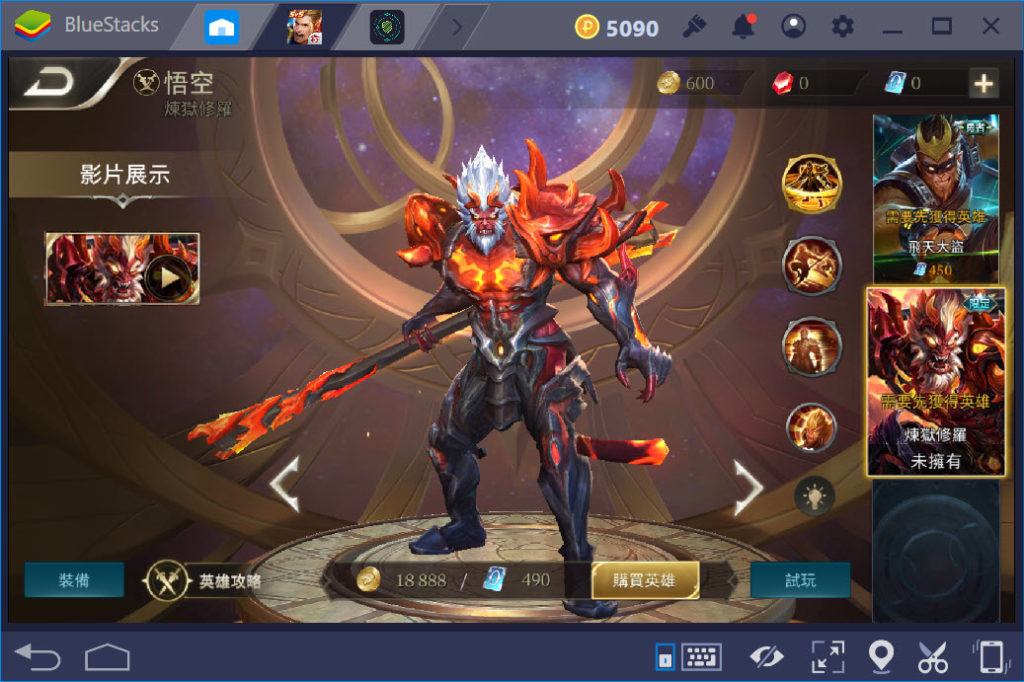Open the 裝備 equipment panel
This screenshot has height=682, width=1024.
[75, 580]
